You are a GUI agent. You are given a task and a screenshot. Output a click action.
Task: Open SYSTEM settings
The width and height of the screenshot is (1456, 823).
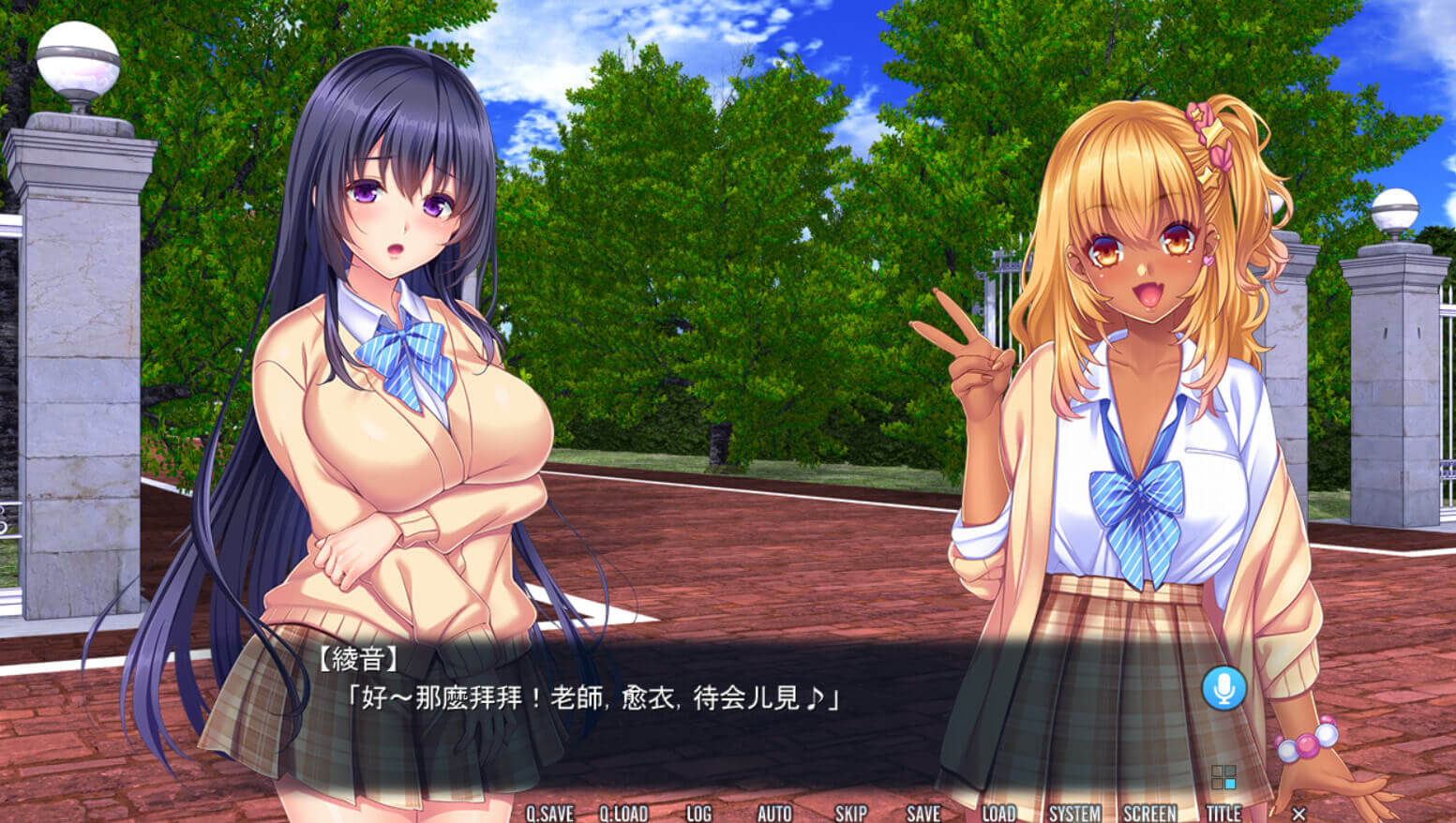[x=1074, y=813]
